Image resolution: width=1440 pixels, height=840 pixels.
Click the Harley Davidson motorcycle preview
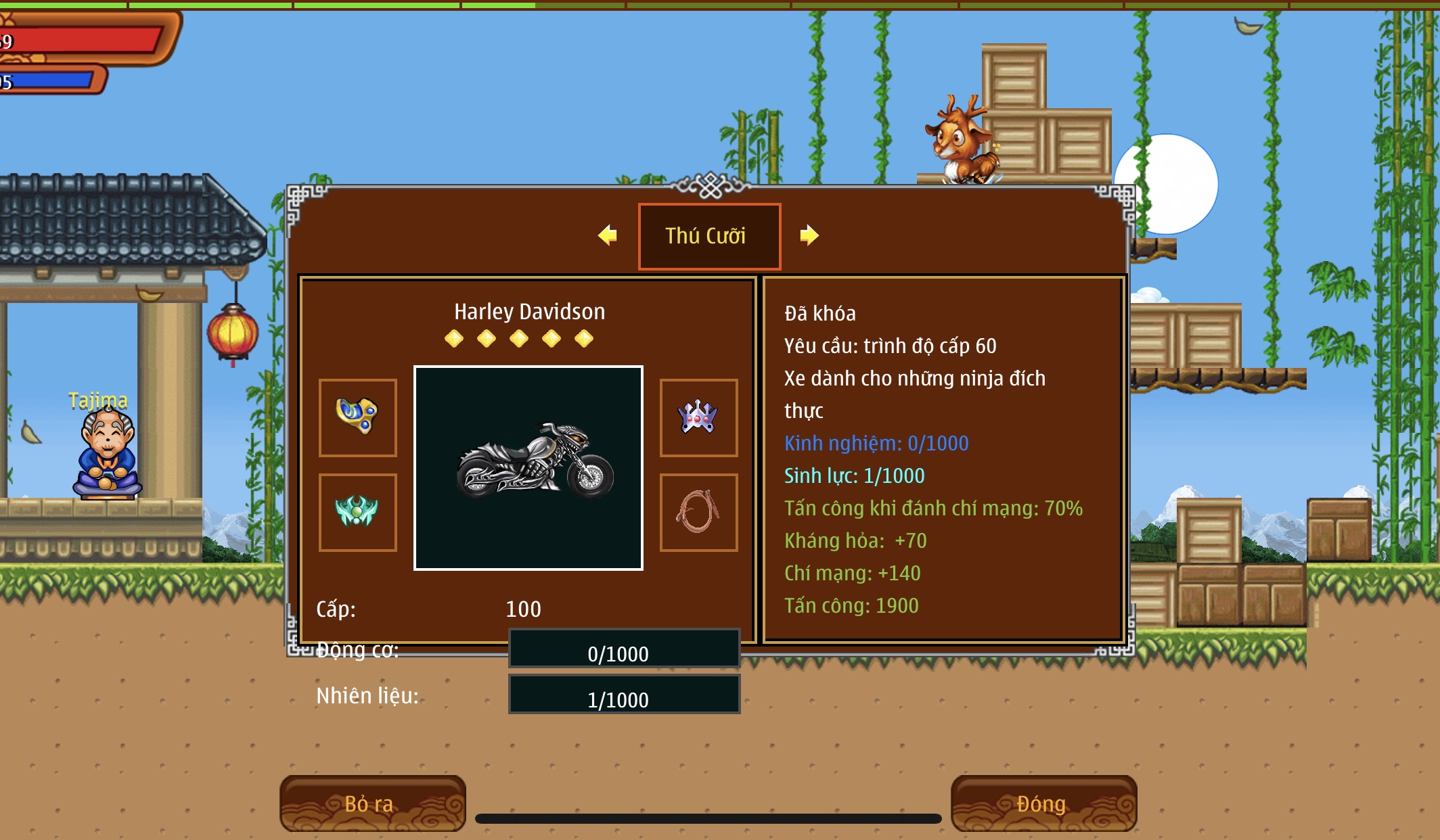[x=528, y=468]
